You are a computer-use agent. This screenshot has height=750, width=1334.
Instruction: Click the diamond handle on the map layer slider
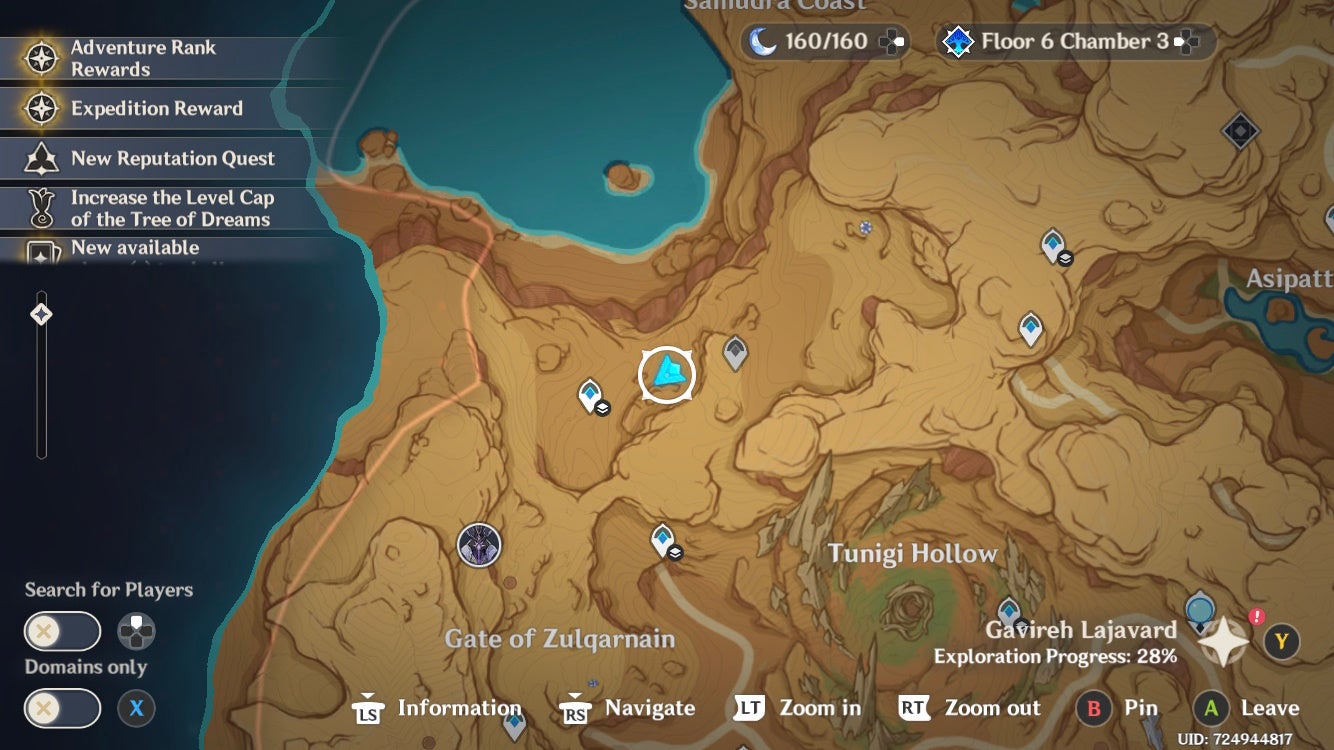(x=40, y=312)
